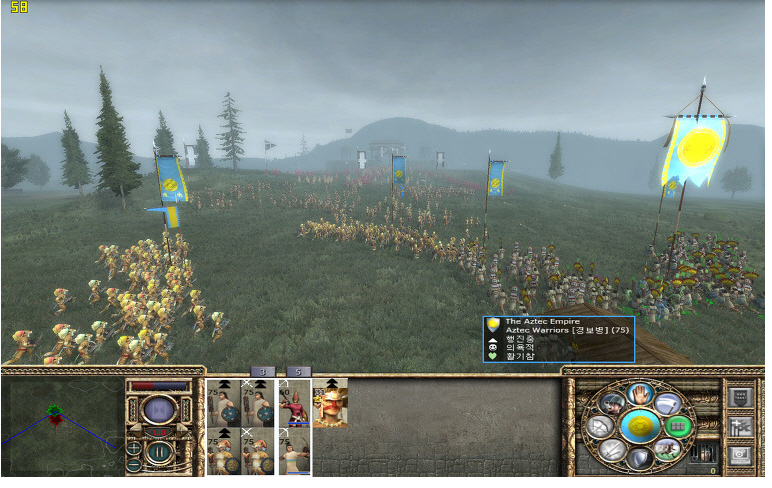Select unit group tab 5
Image resolution: width=772 pixels, height=488 pixels.
pyautogui.click(x=298, y=371)
